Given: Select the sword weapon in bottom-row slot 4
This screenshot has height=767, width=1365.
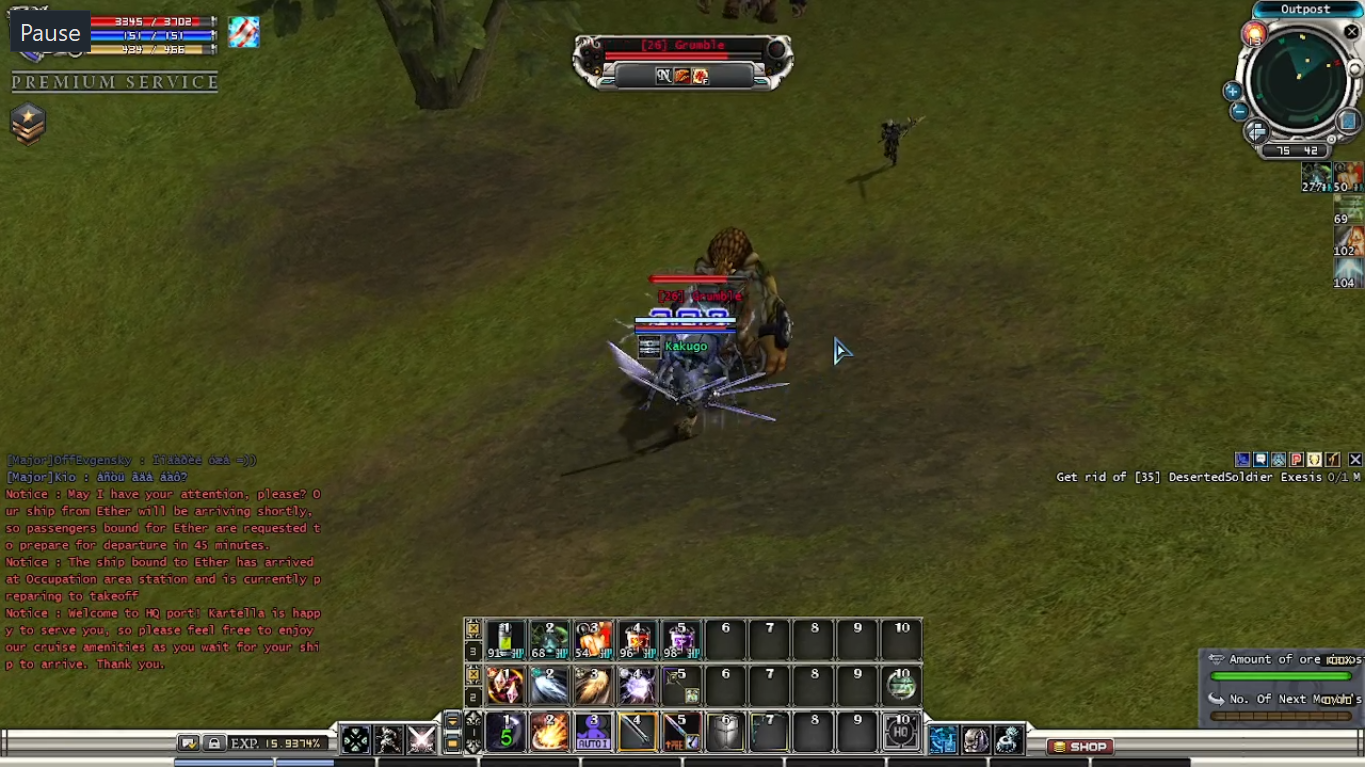Looking at the screenshot, I should (637, 732).
